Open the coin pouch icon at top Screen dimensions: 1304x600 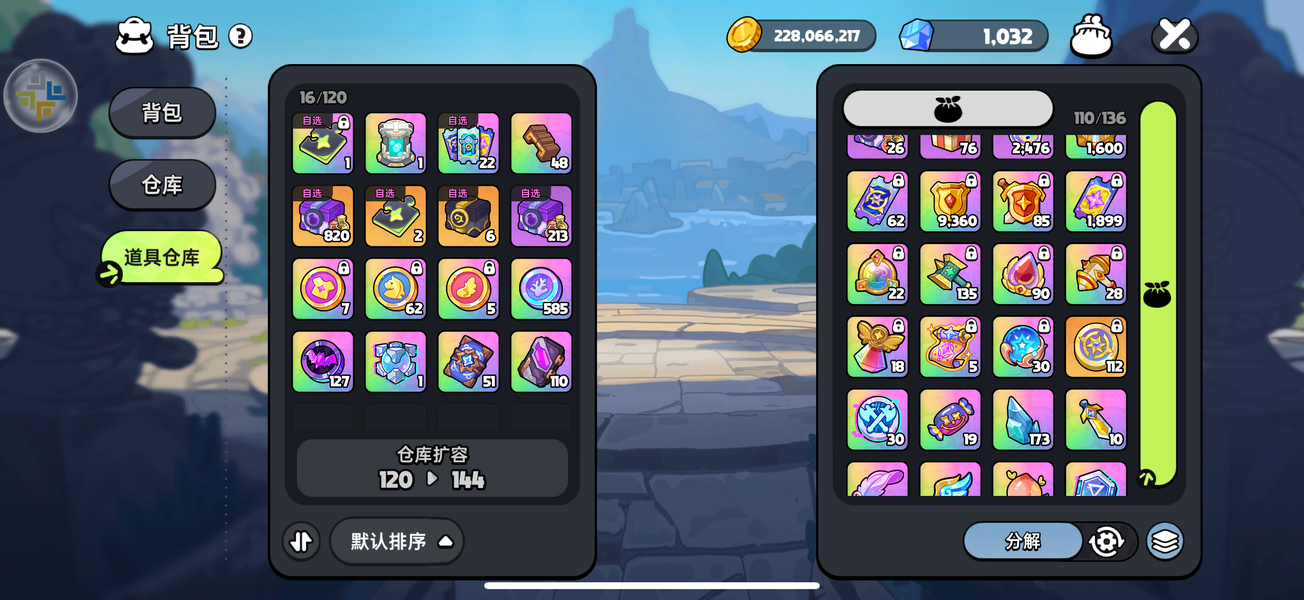click(x=1091, y=37)
